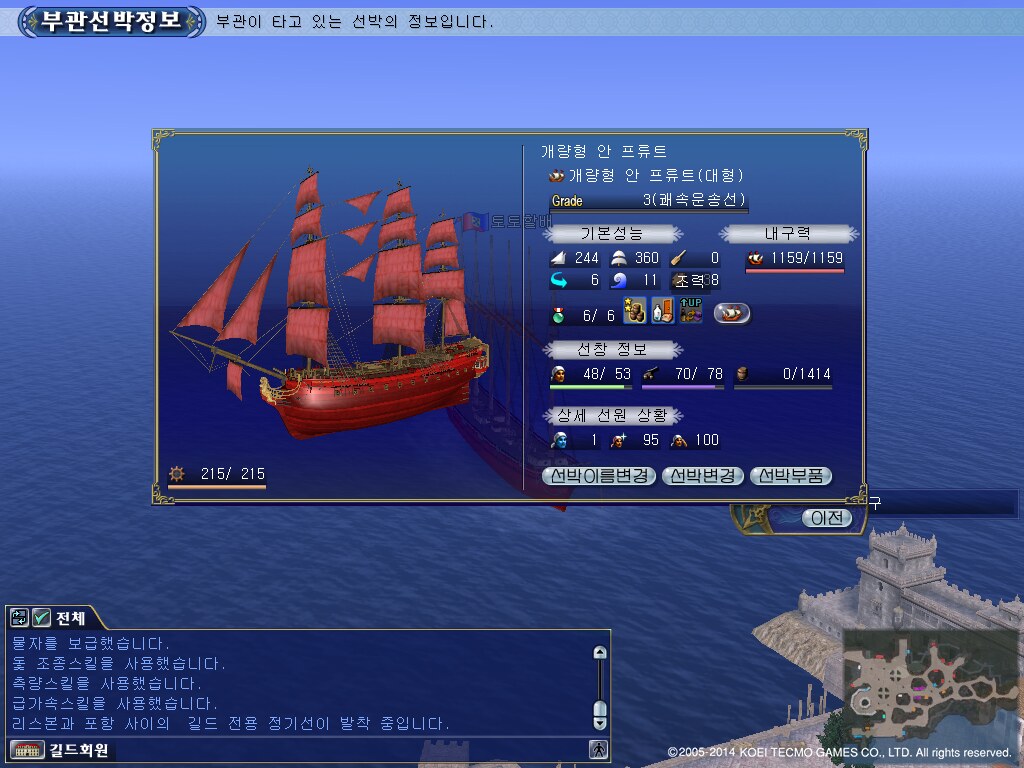Click the 선박이름변경 (rename ship) button
The width and height of the screenshot is (1024, 768).
[599, 476]
